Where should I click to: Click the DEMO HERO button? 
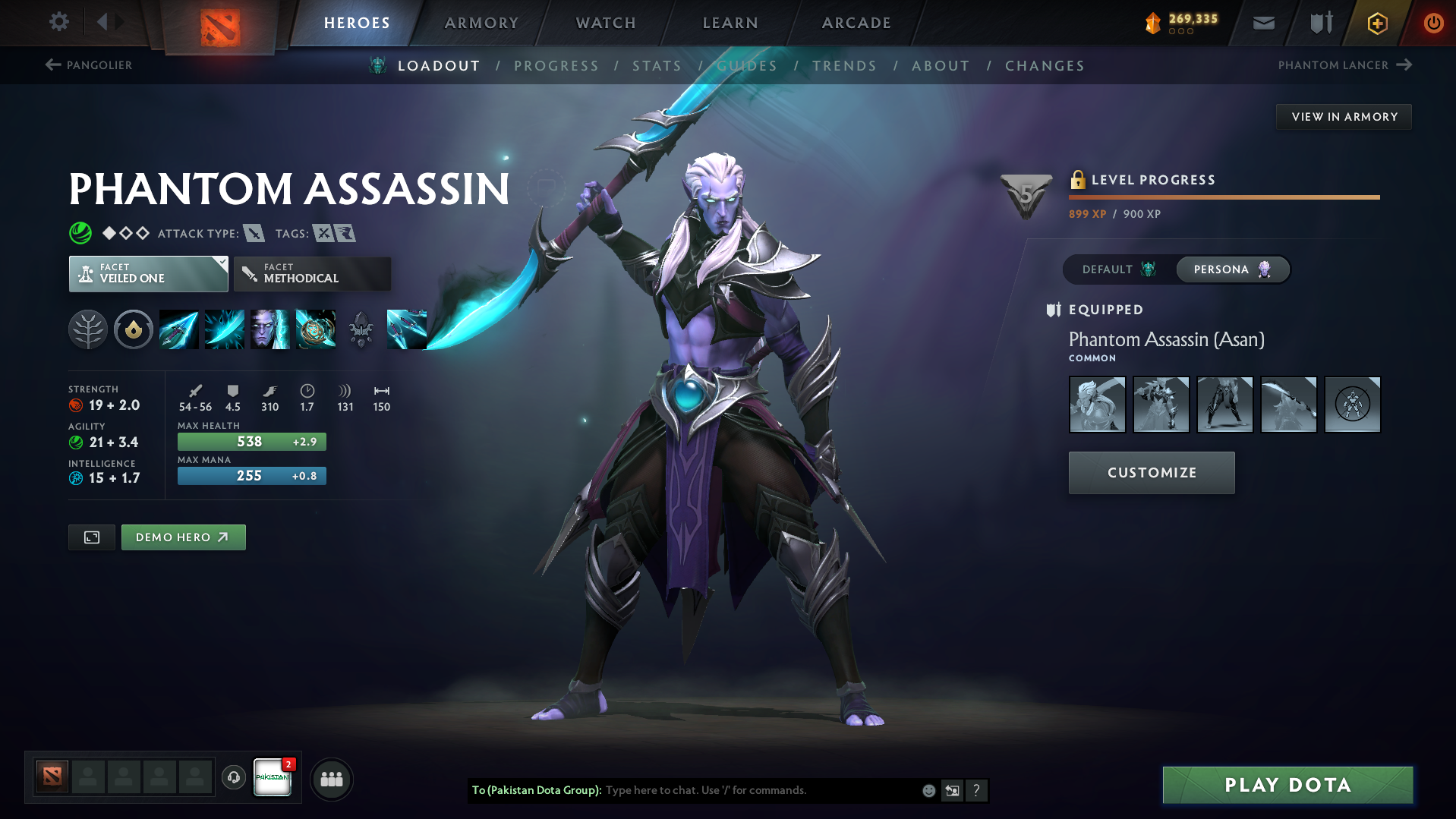[183, 537]
